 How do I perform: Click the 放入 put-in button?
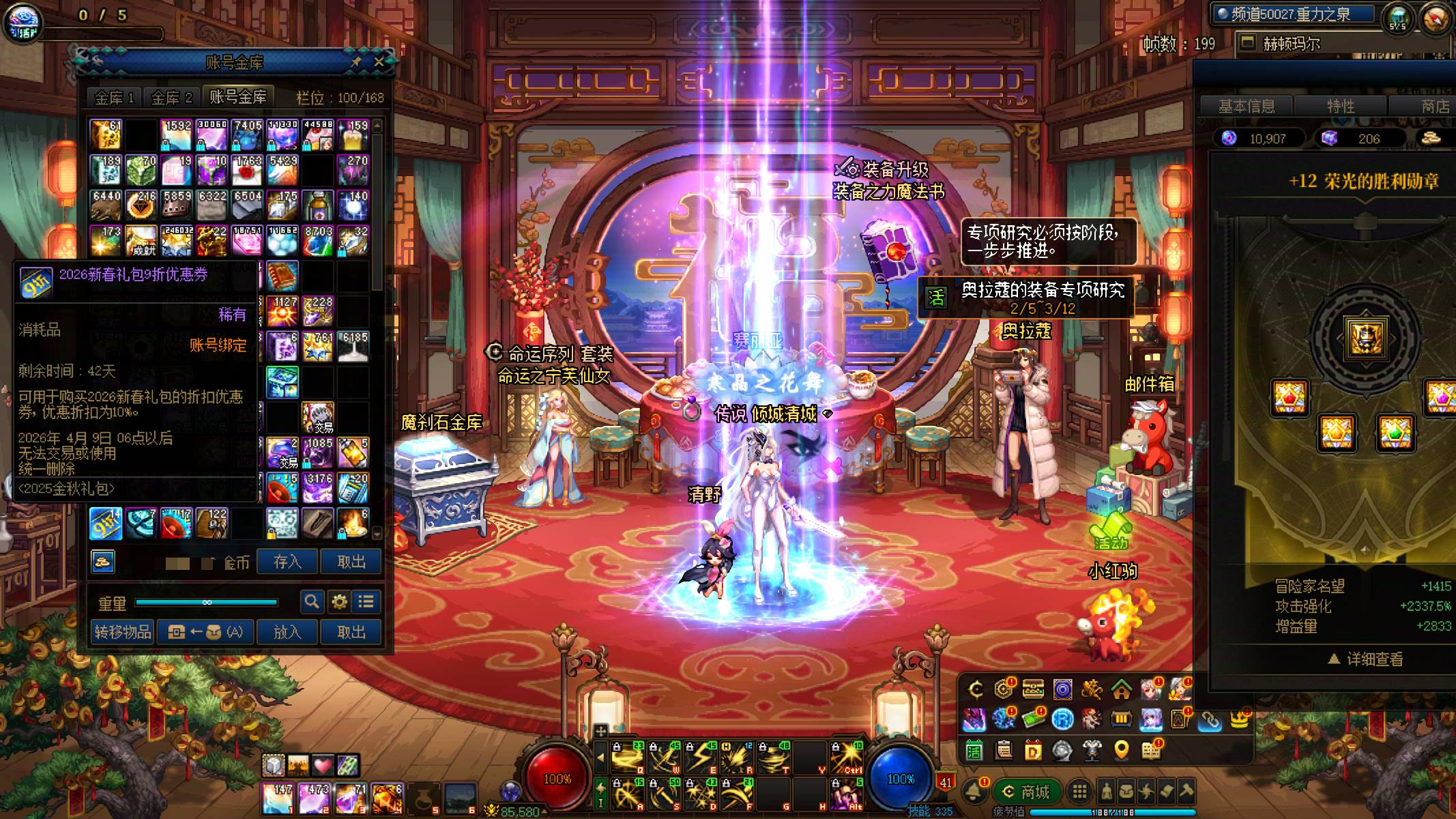[287, 632]
